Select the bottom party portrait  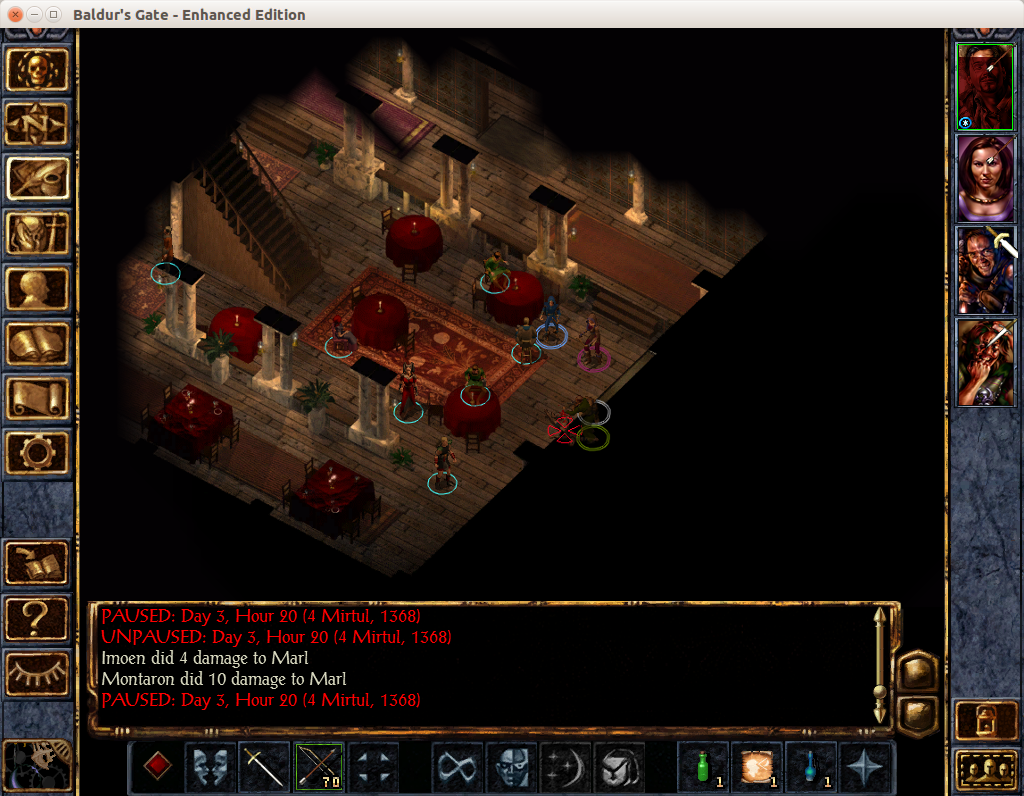[986, 362]
